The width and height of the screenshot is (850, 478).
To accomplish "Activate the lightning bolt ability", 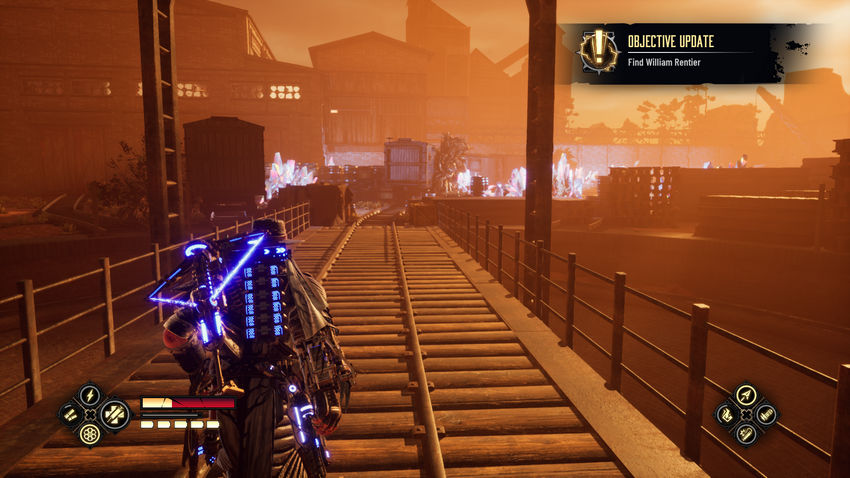I will pyautogui.click(x=90, y=395).
